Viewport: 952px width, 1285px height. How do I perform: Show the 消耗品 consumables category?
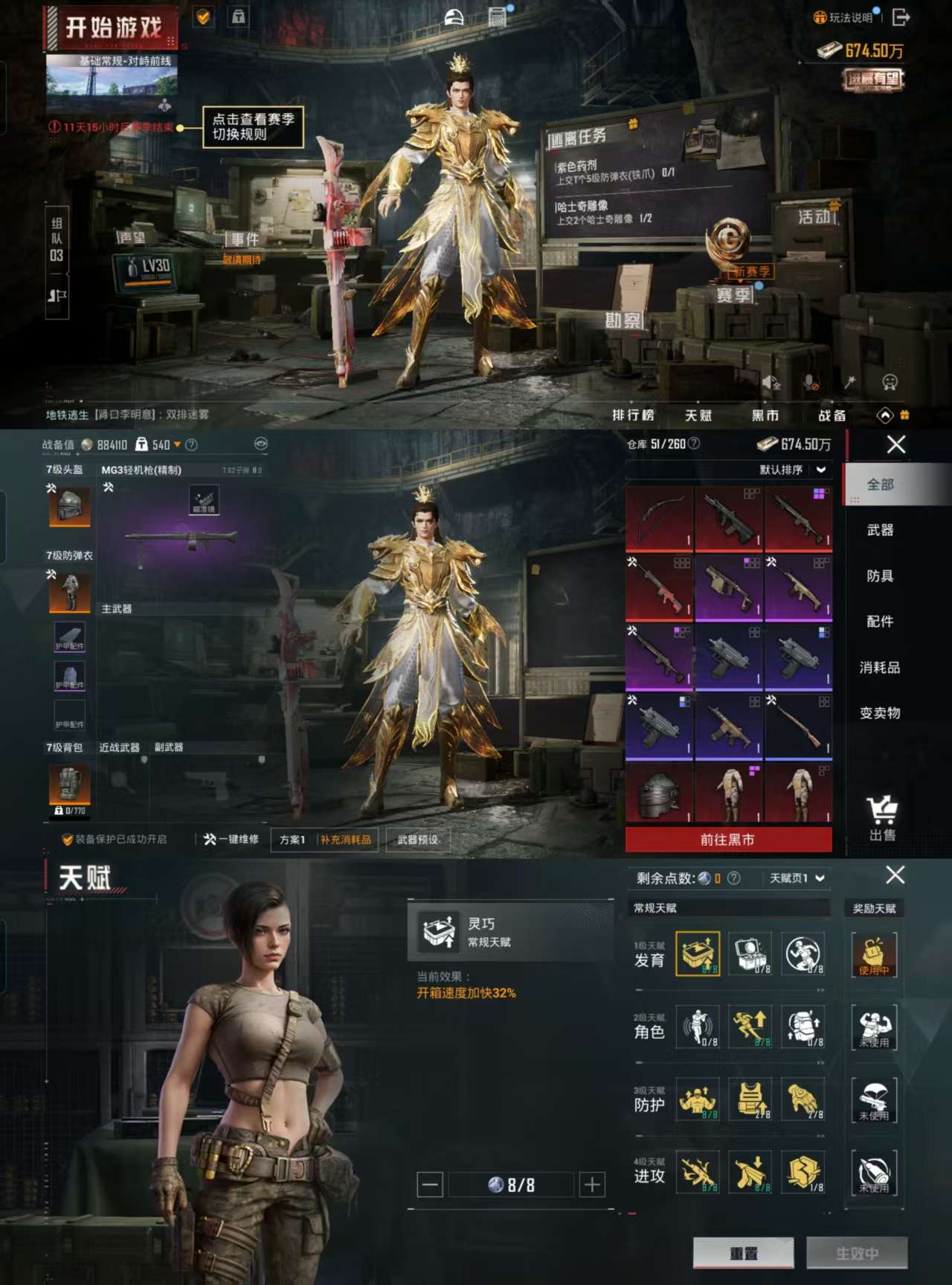coord(880,667)
